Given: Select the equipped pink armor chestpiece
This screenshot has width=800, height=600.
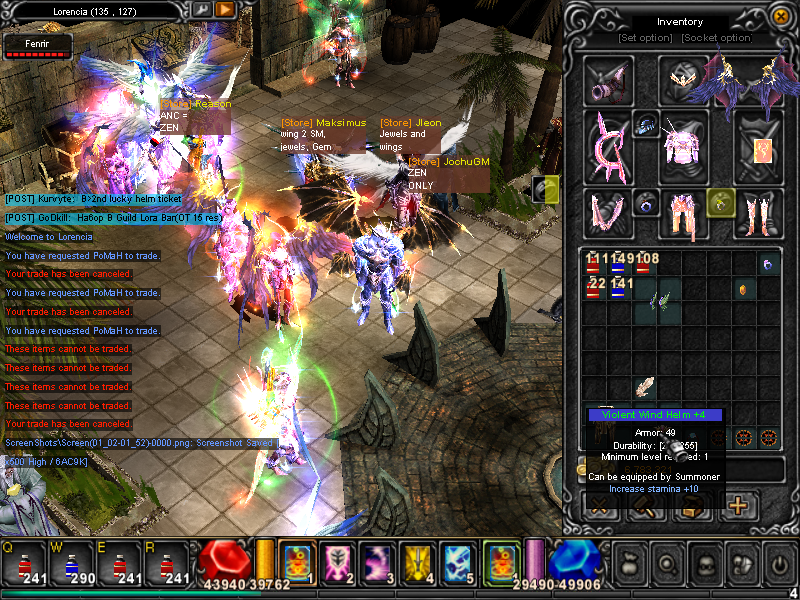Looking at the screenshot, I should pyautogui.click(x=683, y=147).
